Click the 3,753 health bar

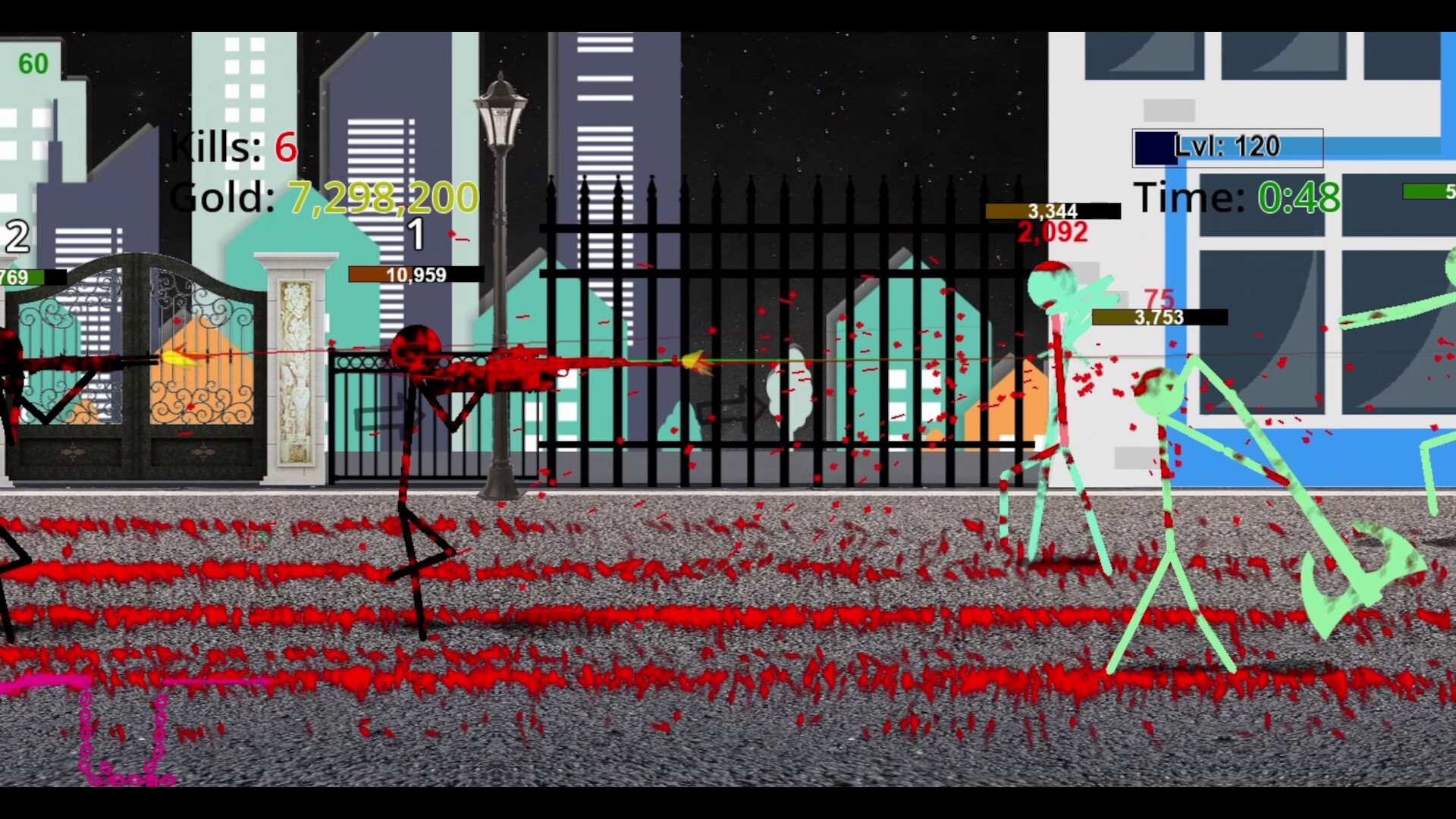coord(1159,318)
